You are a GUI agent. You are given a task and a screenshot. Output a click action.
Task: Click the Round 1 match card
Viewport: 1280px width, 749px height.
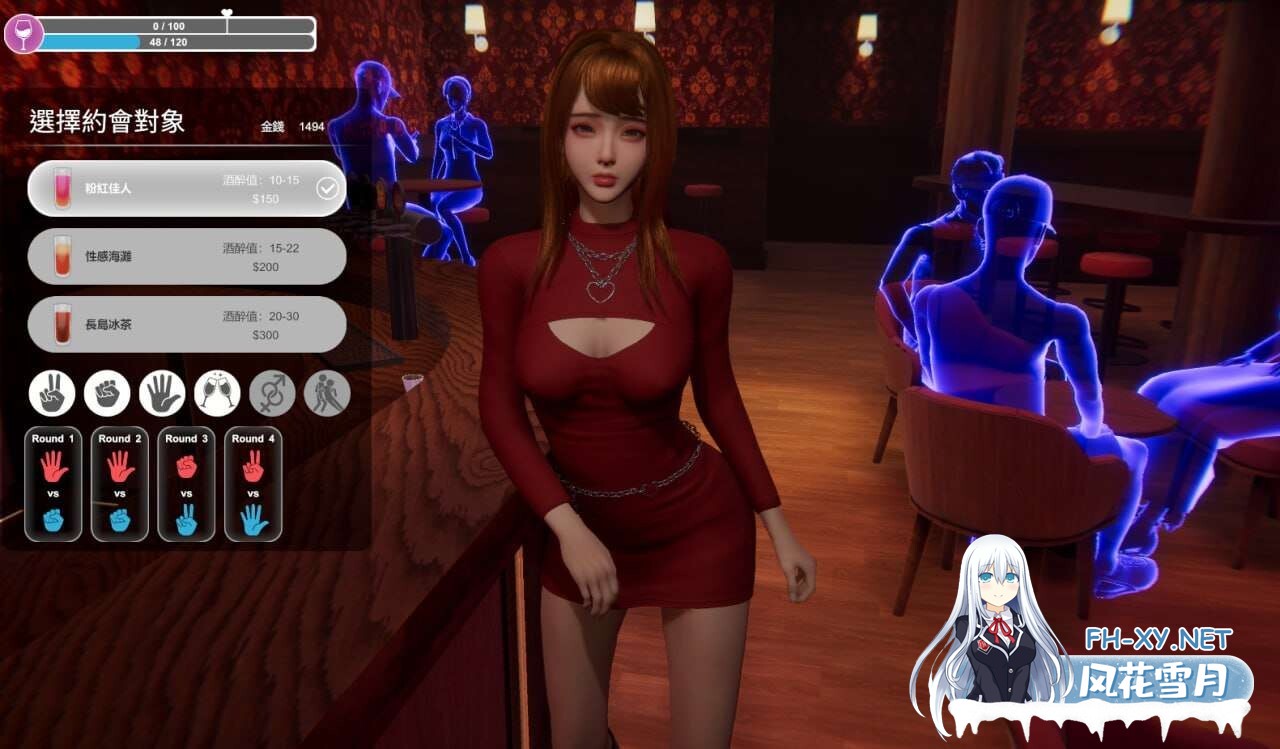[x=52, y=484]
